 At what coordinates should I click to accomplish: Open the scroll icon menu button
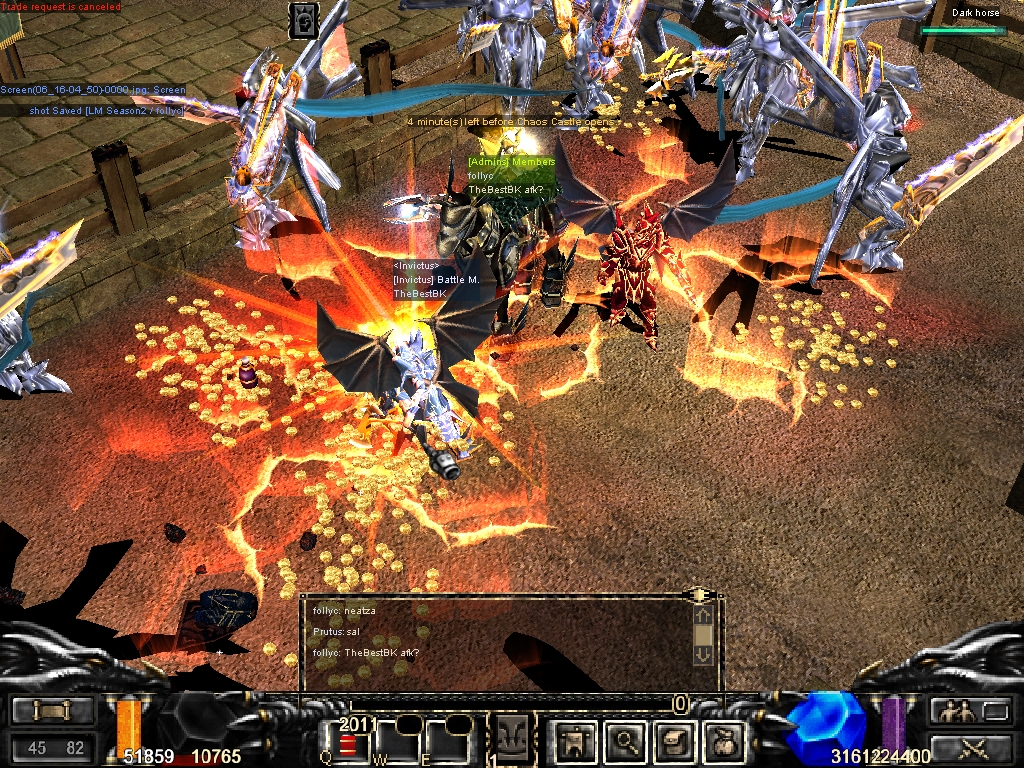coord(673,742)
